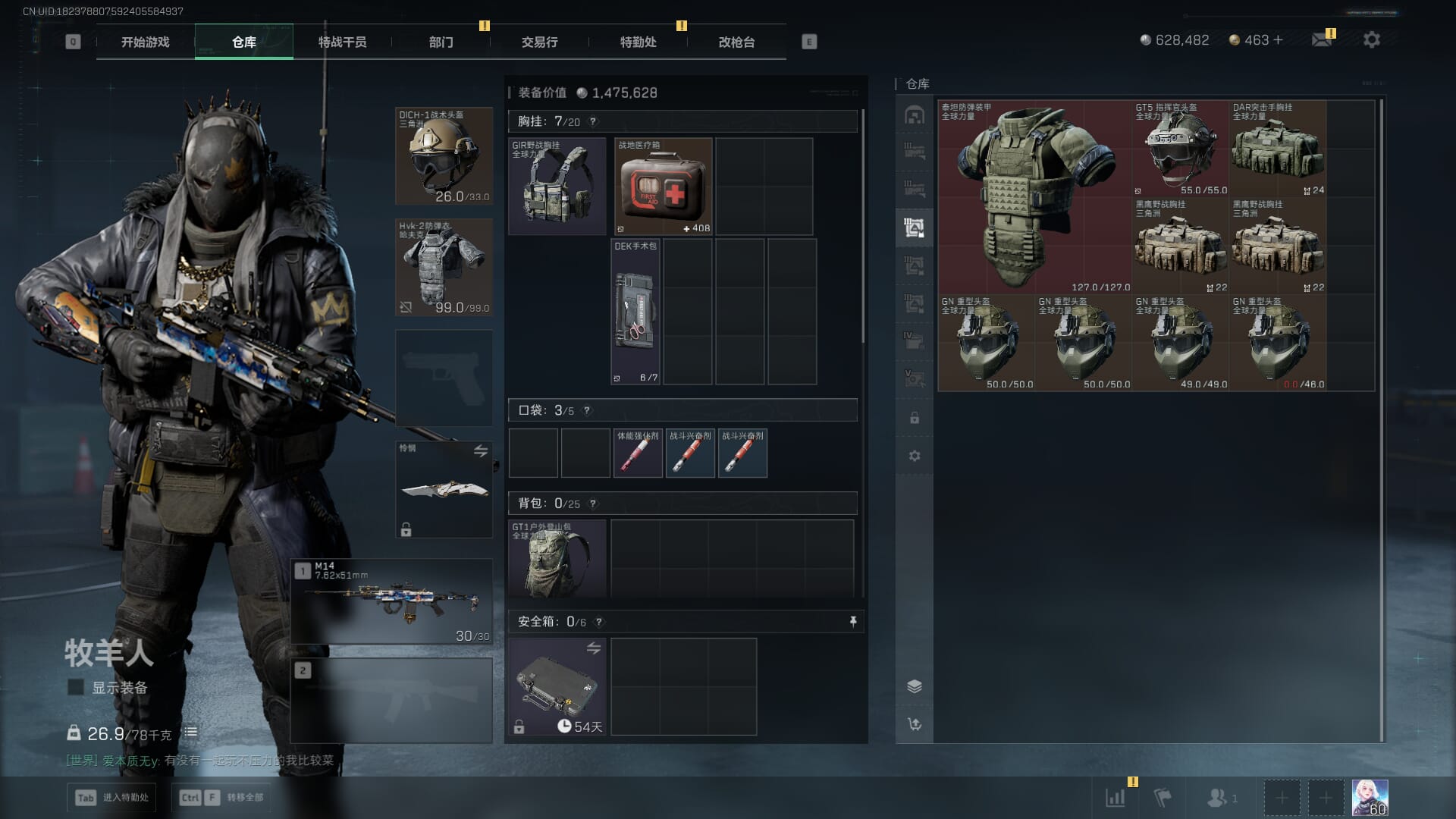Go to the 交易行 tab
1456x819 pixels.
[539, 42]
